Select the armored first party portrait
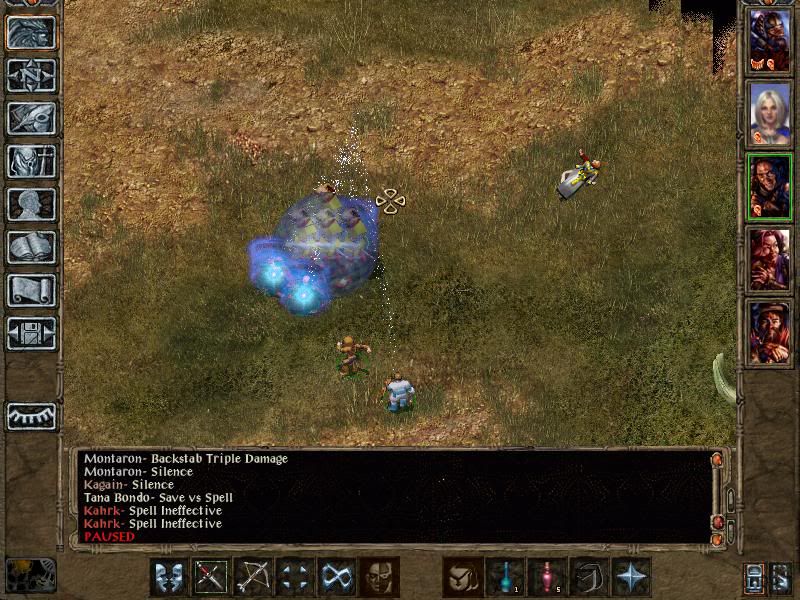Screen dimensions: 800x600 click(769, 40)
